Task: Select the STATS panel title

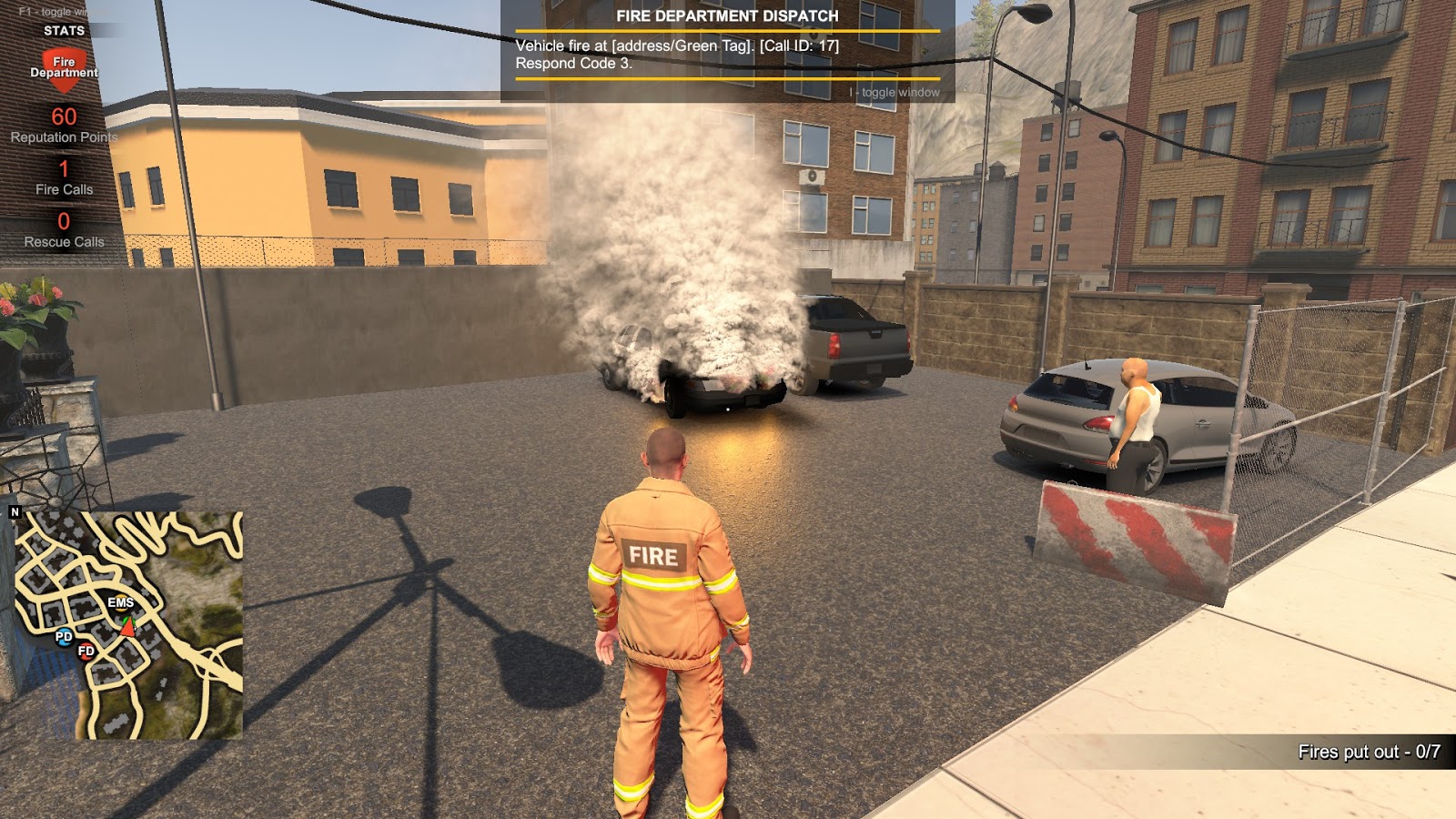Action: (64, 30)
